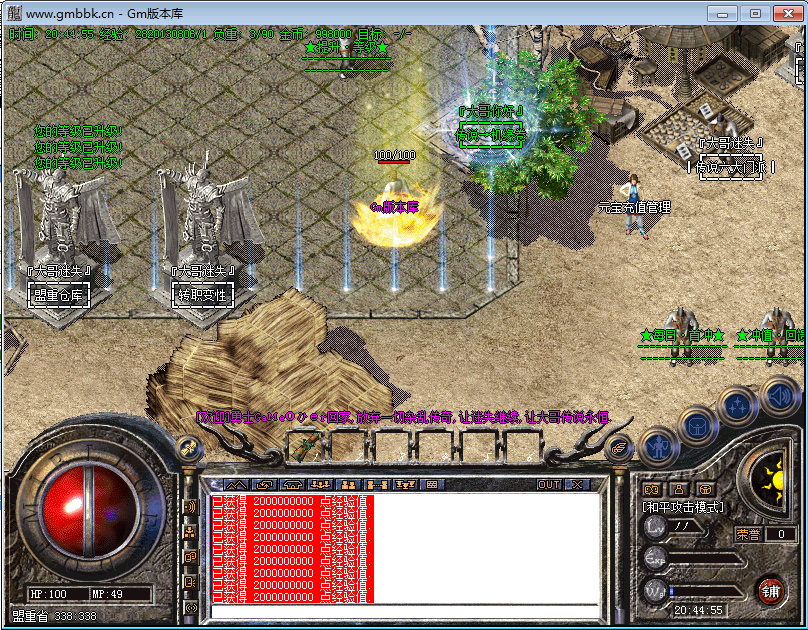This screenshot has width=808, height=630.
Task: Open the bag inventory round button
Action: (x=696, y=426)
